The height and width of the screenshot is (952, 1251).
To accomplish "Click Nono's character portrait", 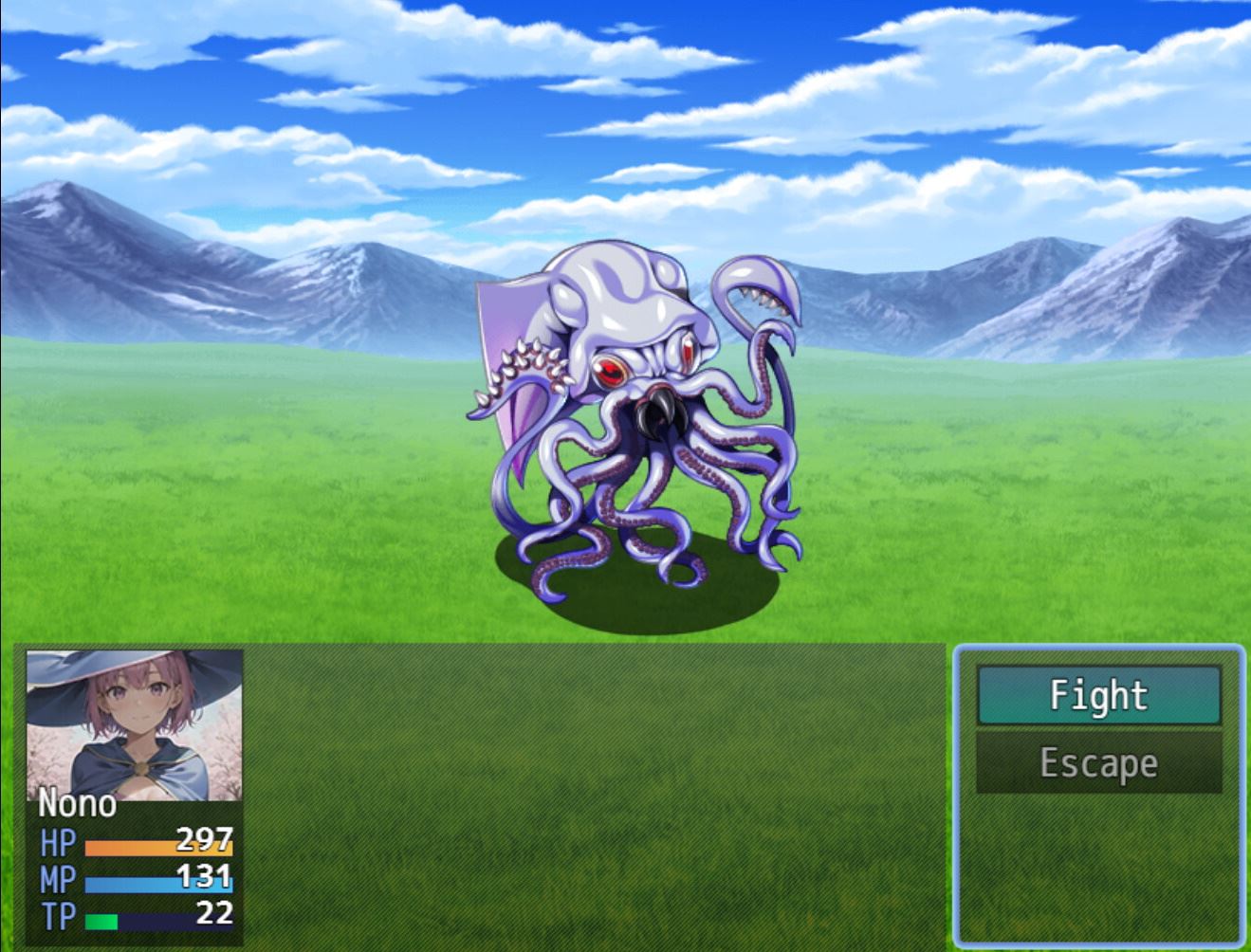I will click(x=134, y=724).
